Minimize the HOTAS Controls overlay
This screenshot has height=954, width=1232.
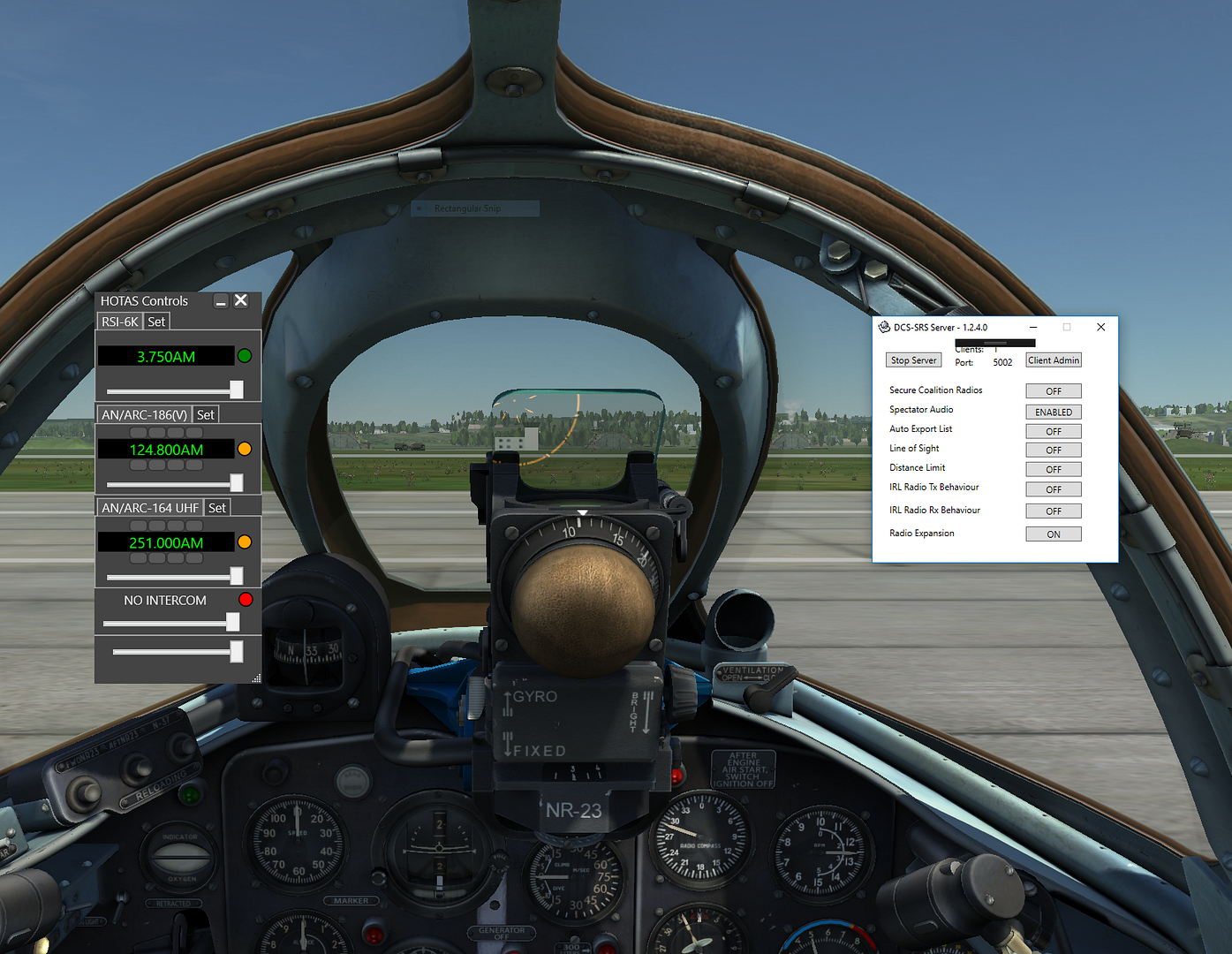pyautogui.click(x=221, y=301)
